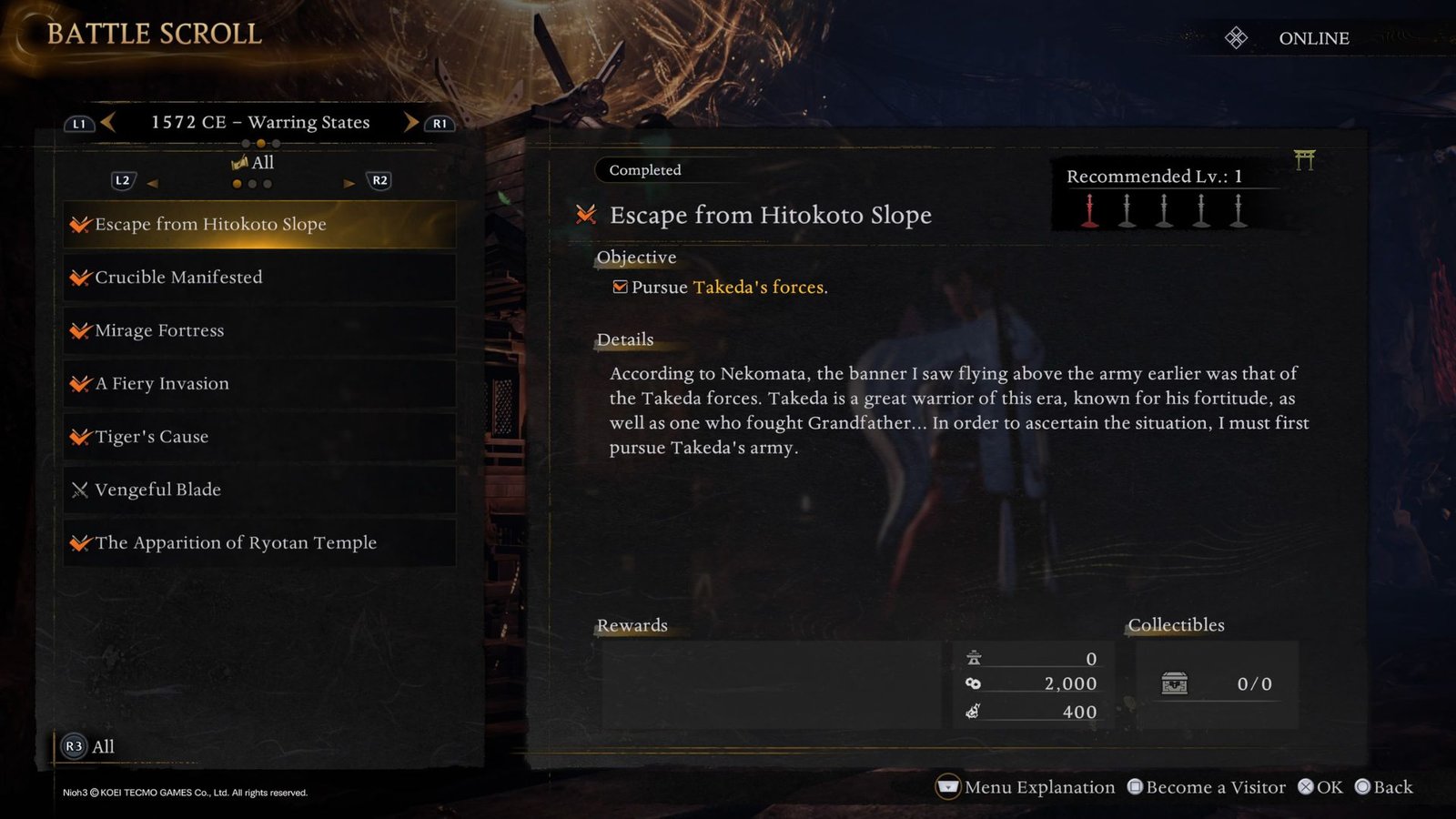Image resolution: width=1456 pixels, height=819 pixels.
Task: Click the honor/shrine reward icon showing 0
Action: point(976,657)
